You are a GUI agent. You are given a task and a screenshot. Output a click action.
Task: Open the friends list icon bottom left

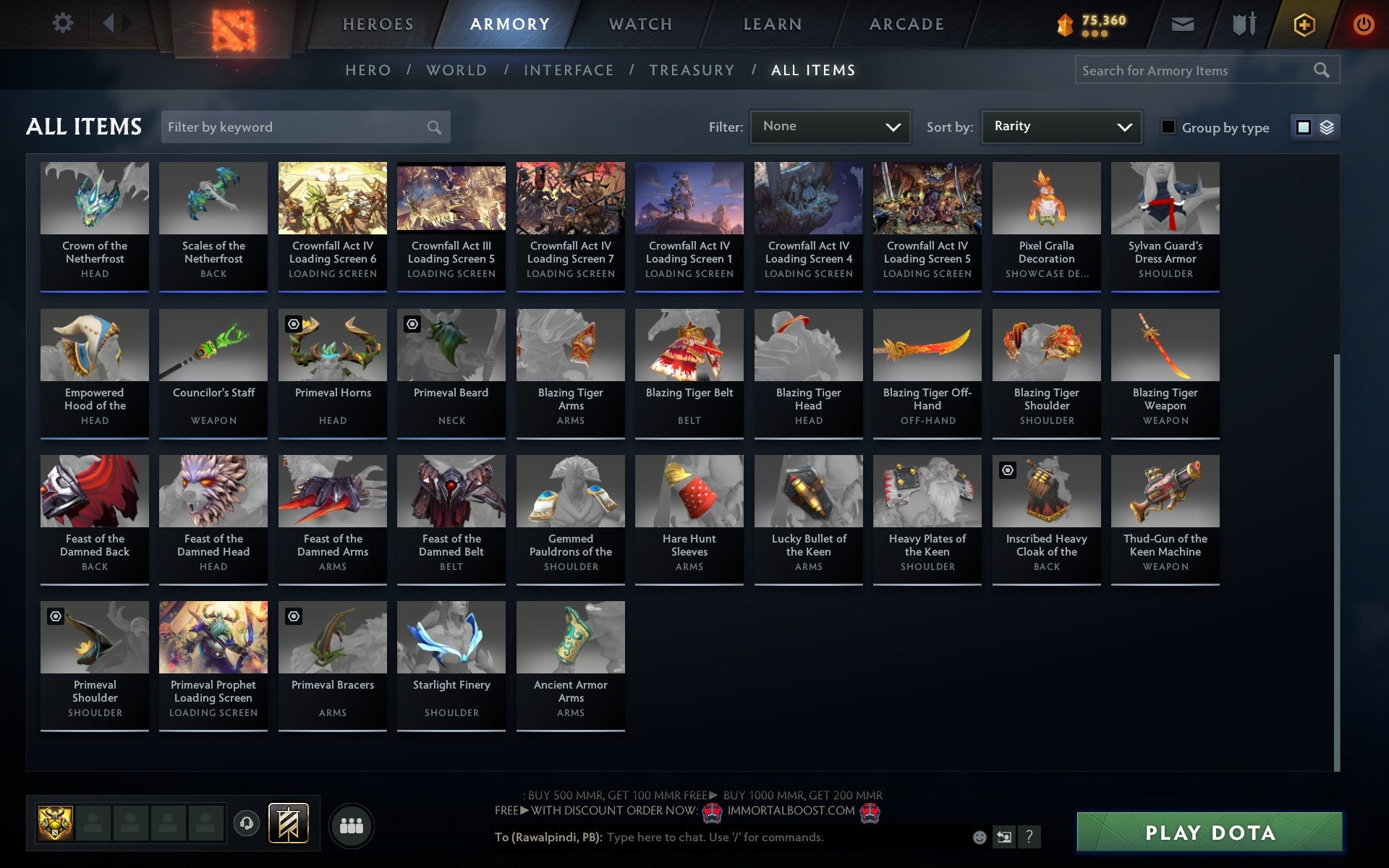coord(352,824)
